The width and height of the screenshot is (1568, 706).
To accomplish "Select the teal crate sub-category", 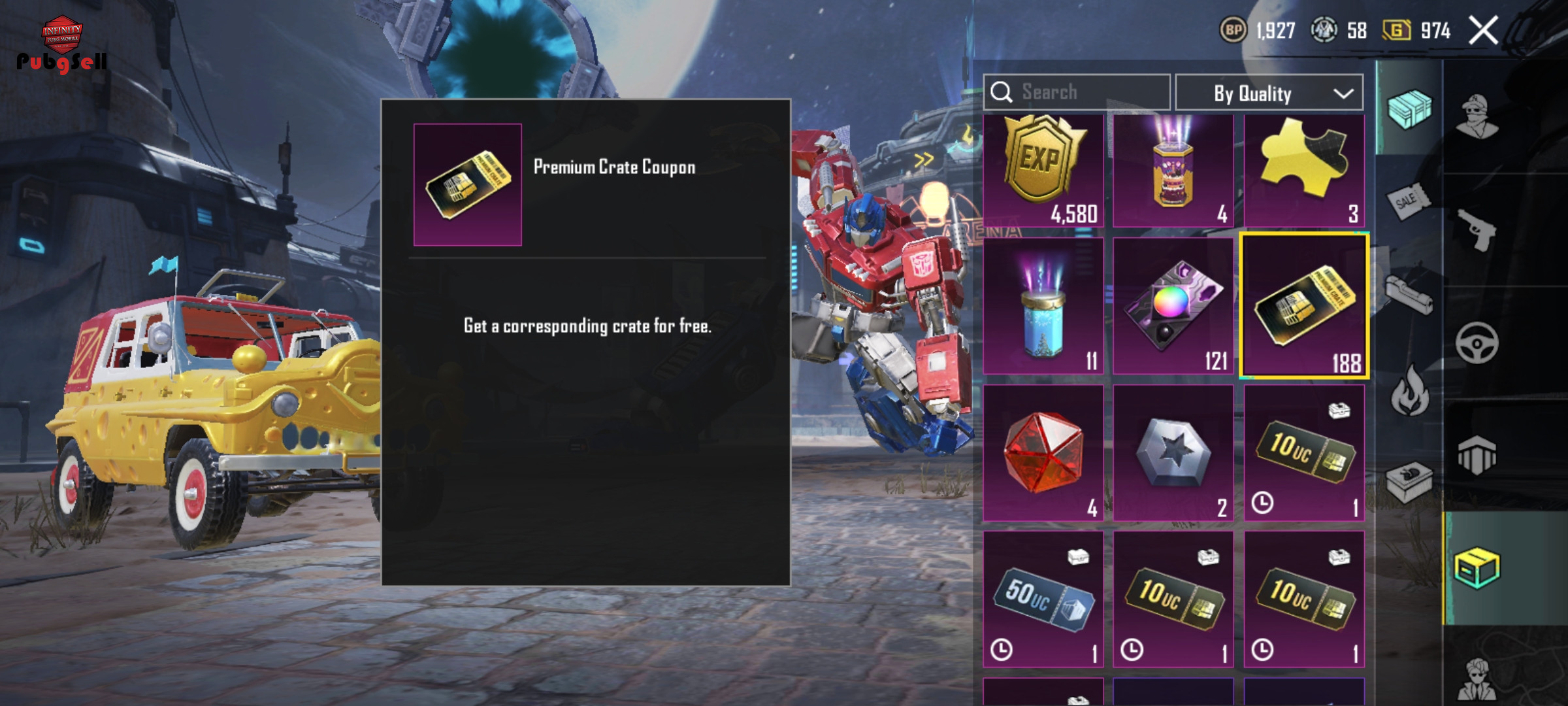I will 1409,109.
